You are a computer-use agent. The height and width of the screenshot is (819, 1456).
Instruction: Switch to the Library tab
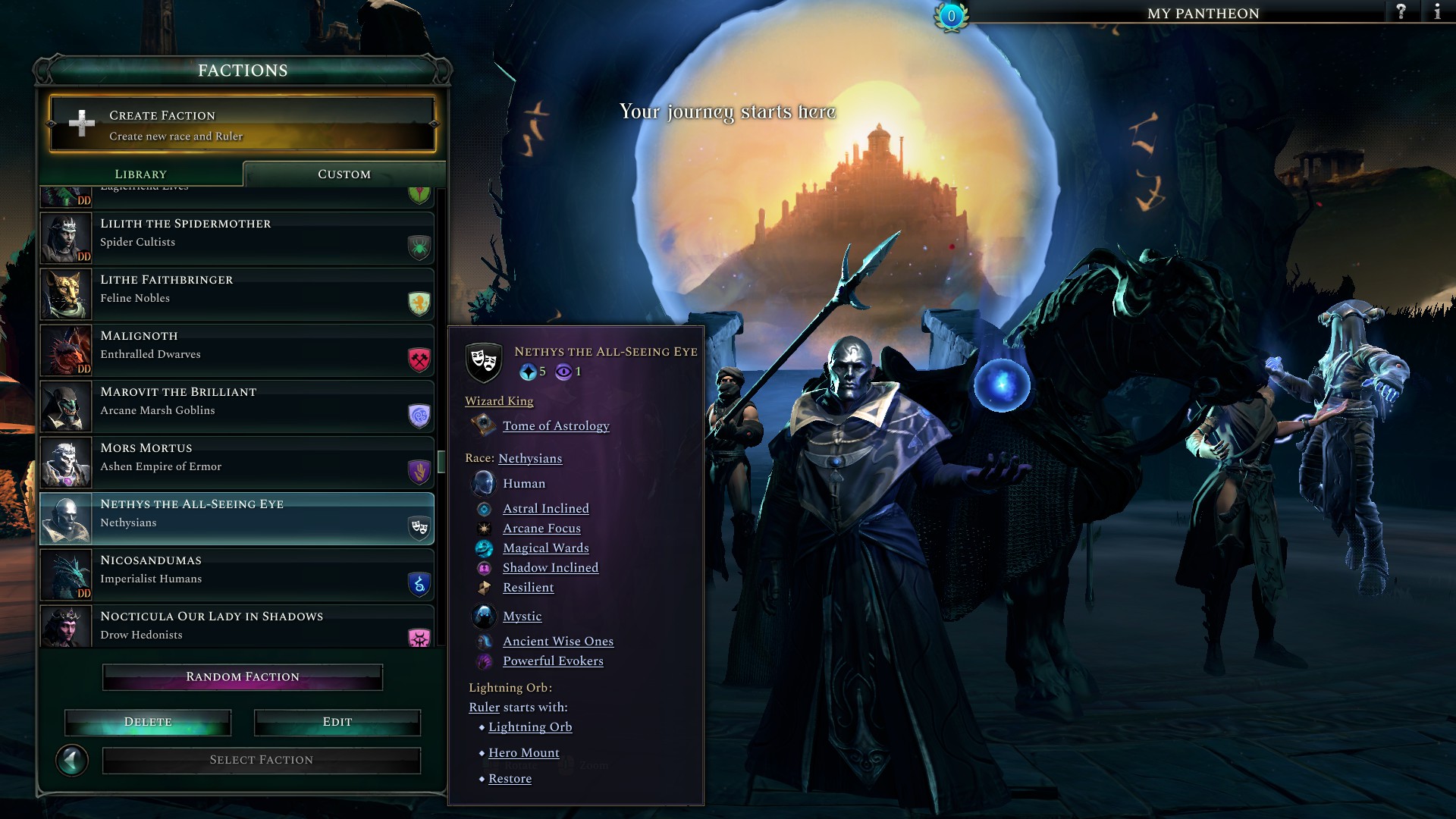140,174
